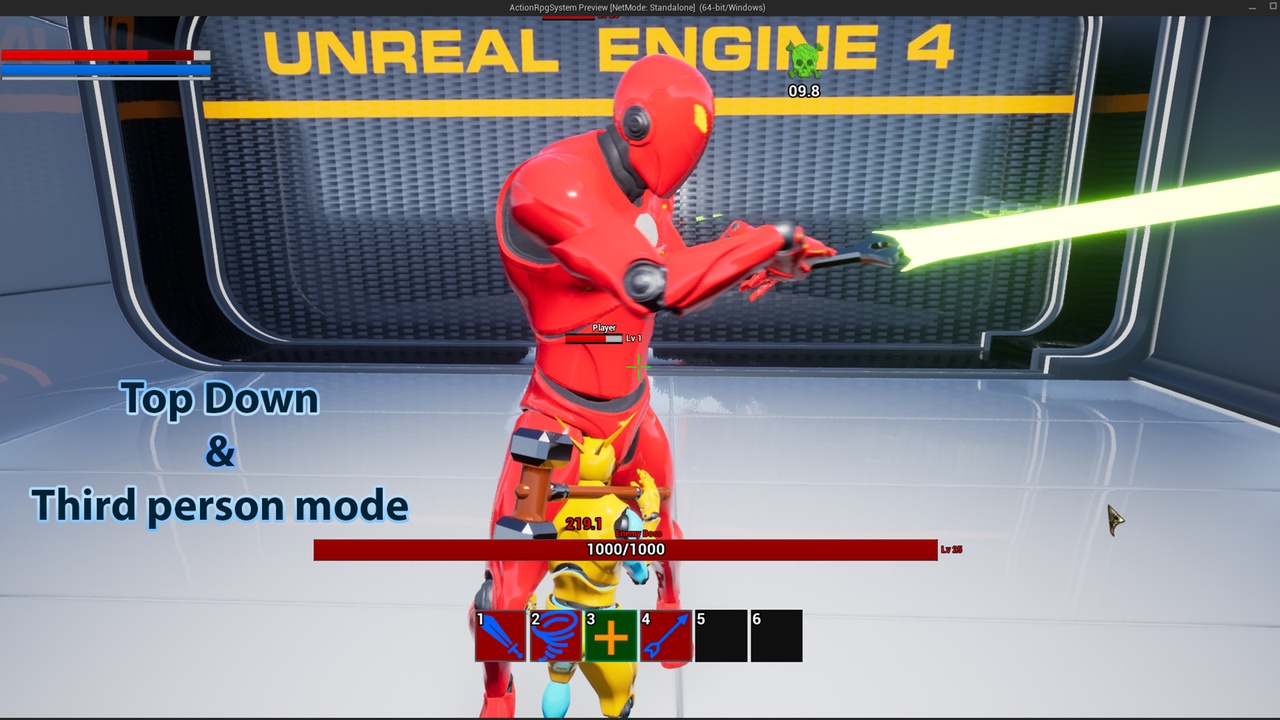Activate the sword attack skill in slot 1
Image resolution: width=1280 pixels, height=720 pixels.
tap(501, 636)
